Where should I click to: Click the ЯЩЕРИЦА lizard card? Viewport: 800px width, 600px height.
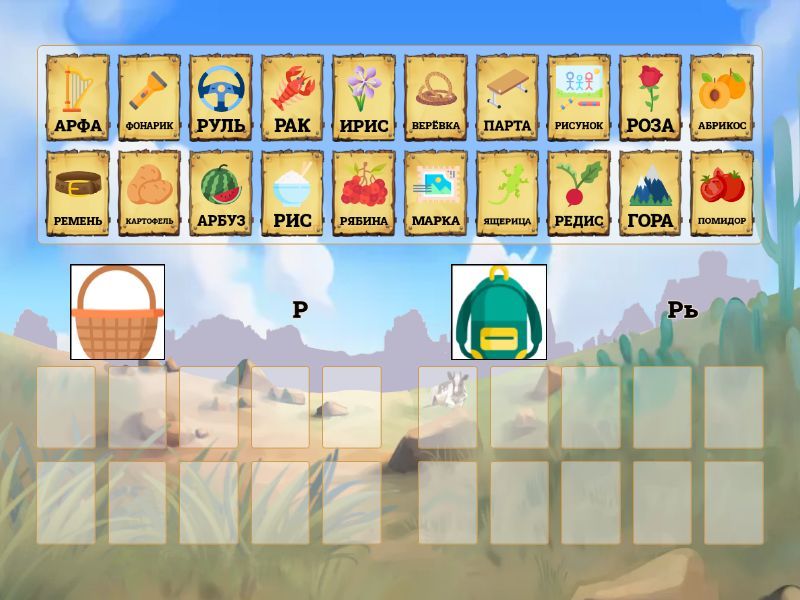[507, 193]
